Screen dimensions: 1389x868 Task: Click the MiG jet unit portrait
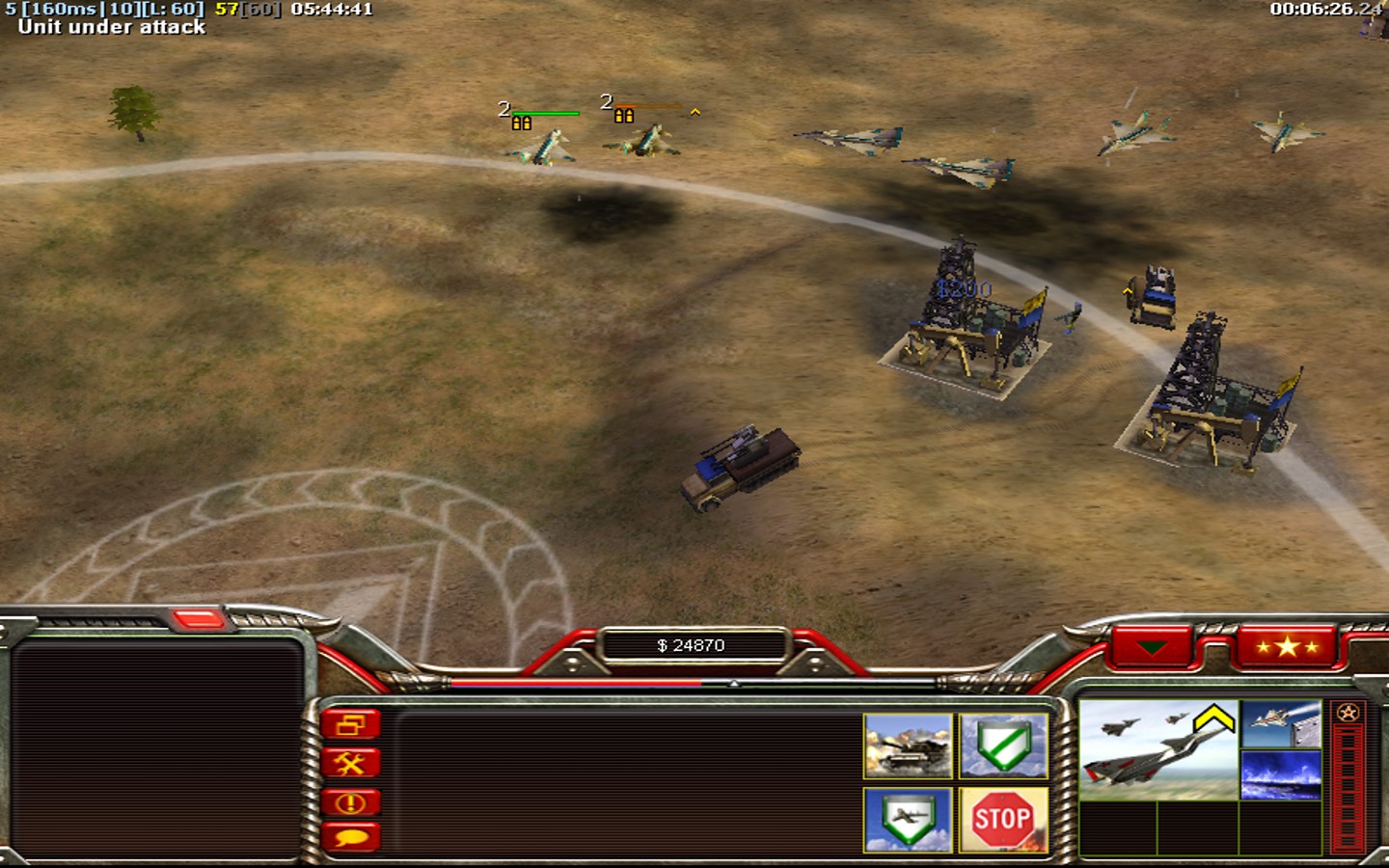pos(1157,750)
